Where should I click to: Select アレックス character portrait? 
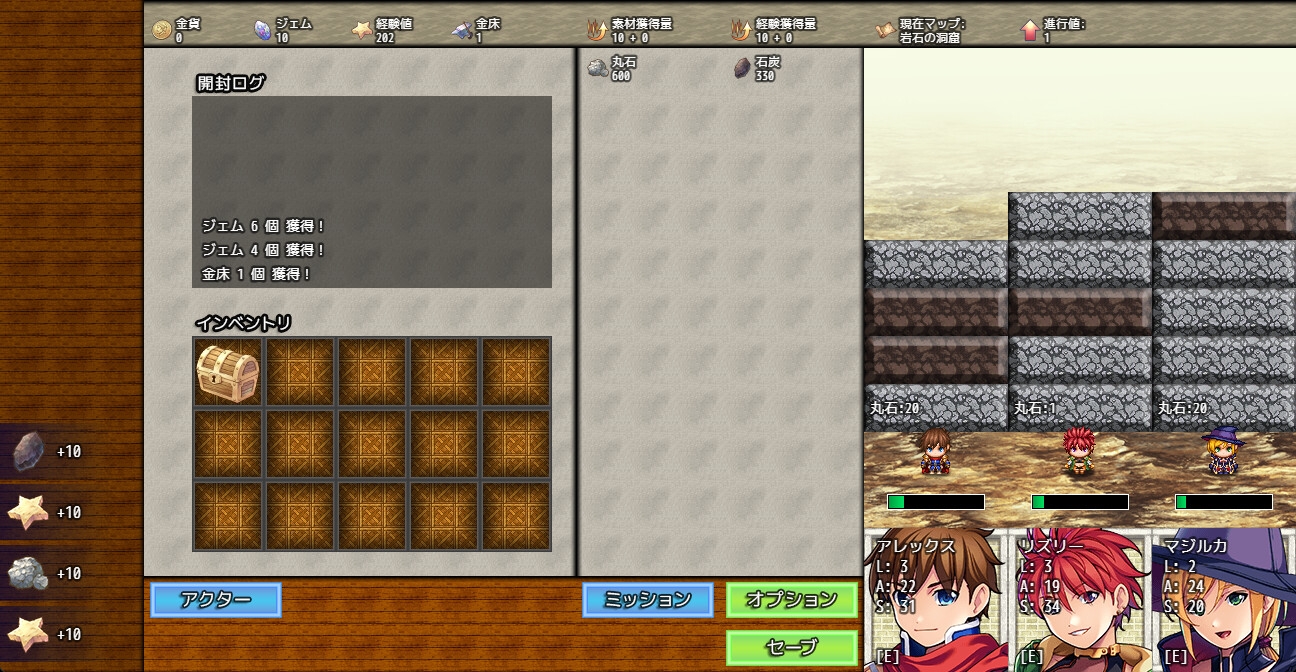point(936,600)
